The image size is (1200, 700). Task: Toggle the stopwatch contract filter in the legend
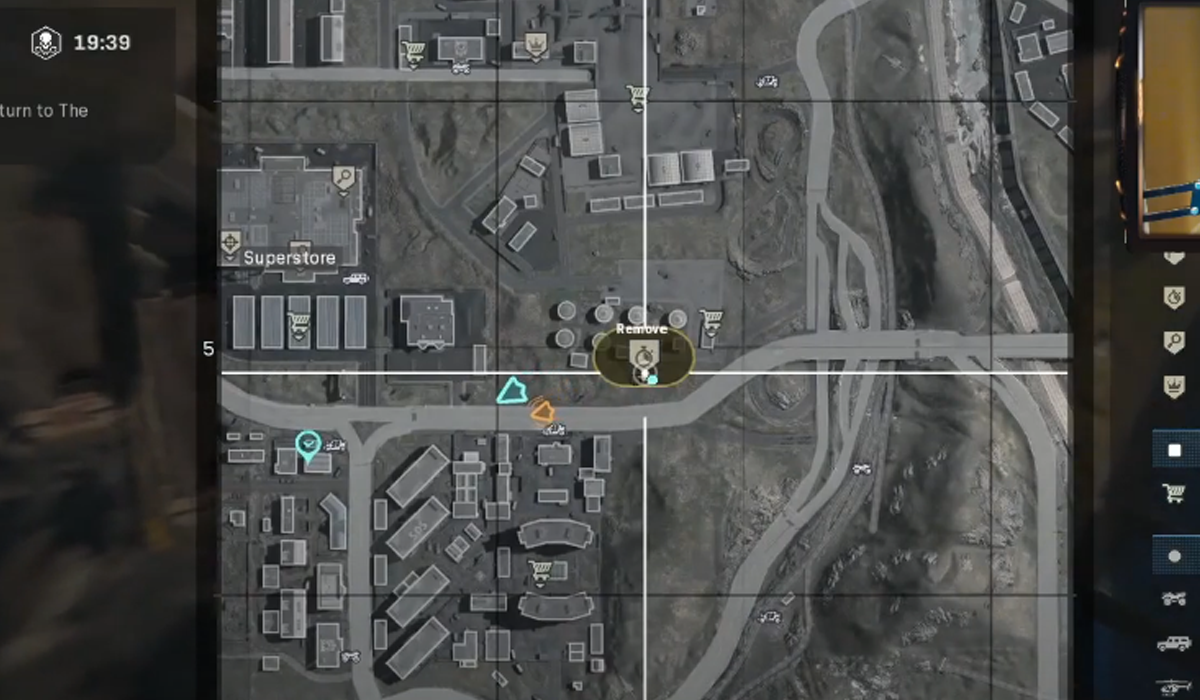(x=1174, y=298)
